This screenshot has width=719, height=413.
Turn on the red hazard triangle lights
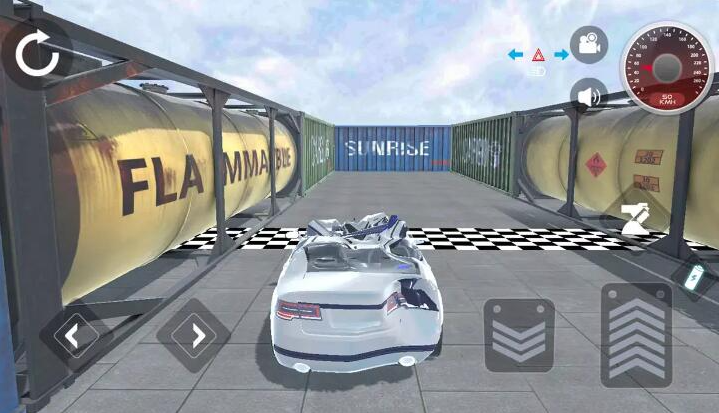(x=538, y=54)
